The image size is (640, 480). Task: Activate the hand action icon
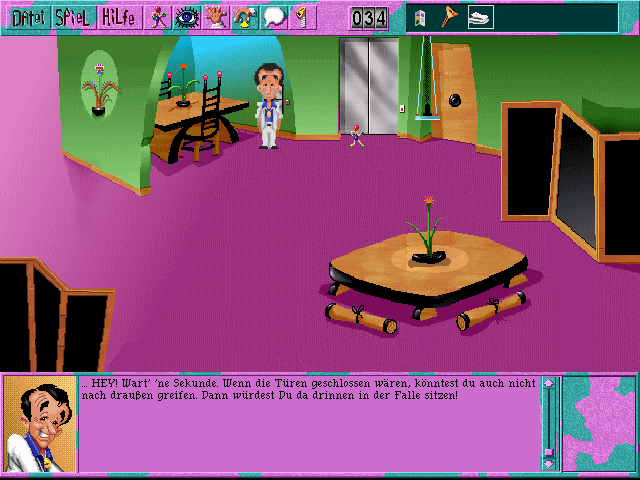coord(216,17)
